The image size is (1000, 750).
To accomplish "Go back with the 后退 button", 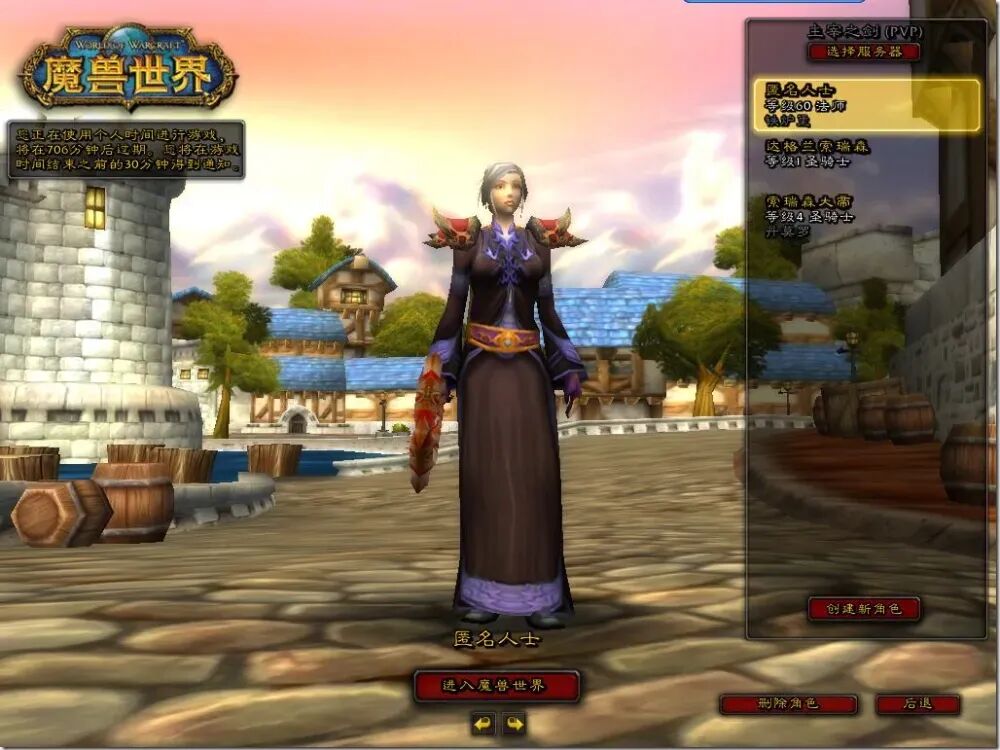I will (917, 704).
